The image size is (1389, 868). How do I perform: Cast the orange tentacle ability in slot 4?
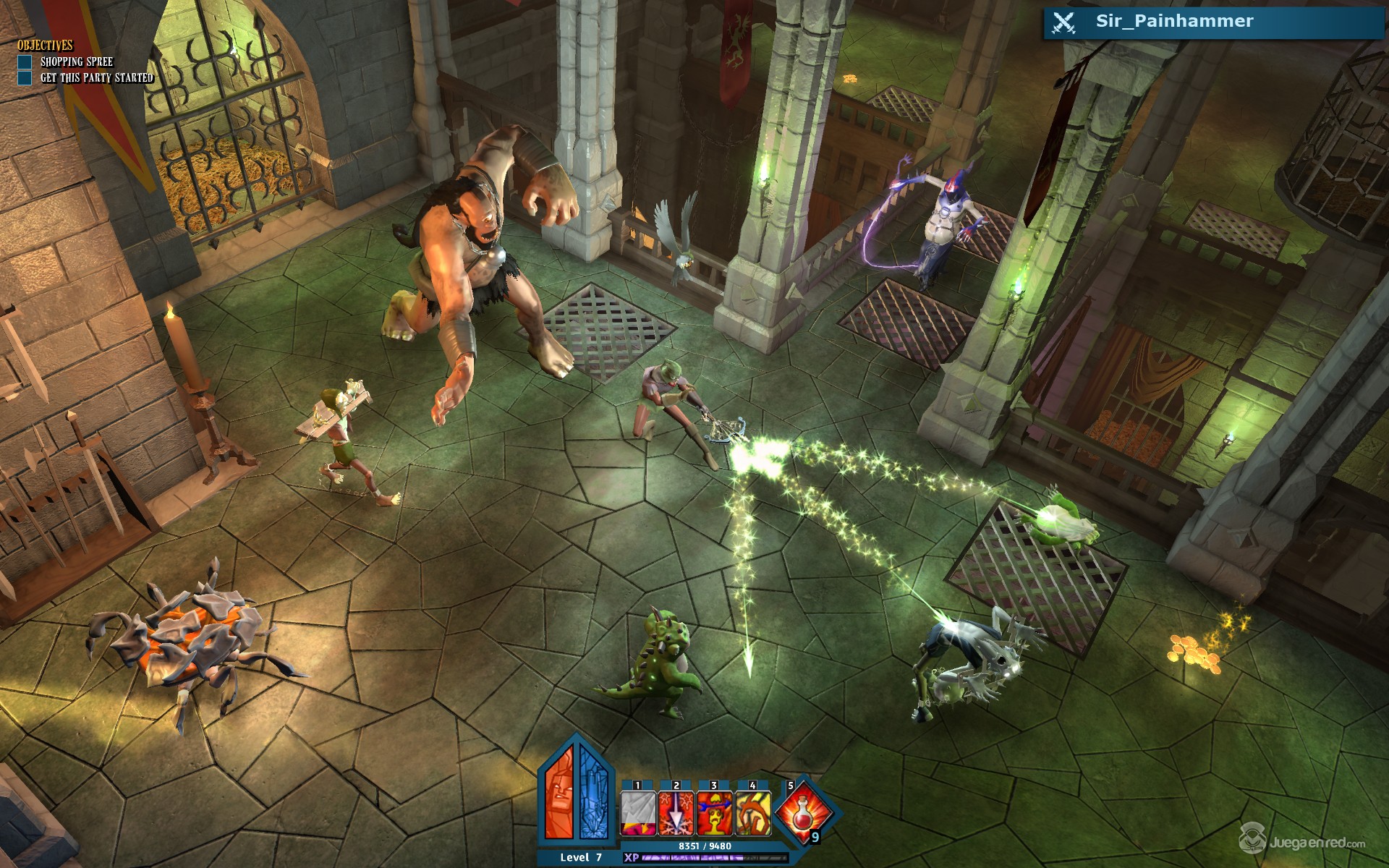click(x=753, y=813)
